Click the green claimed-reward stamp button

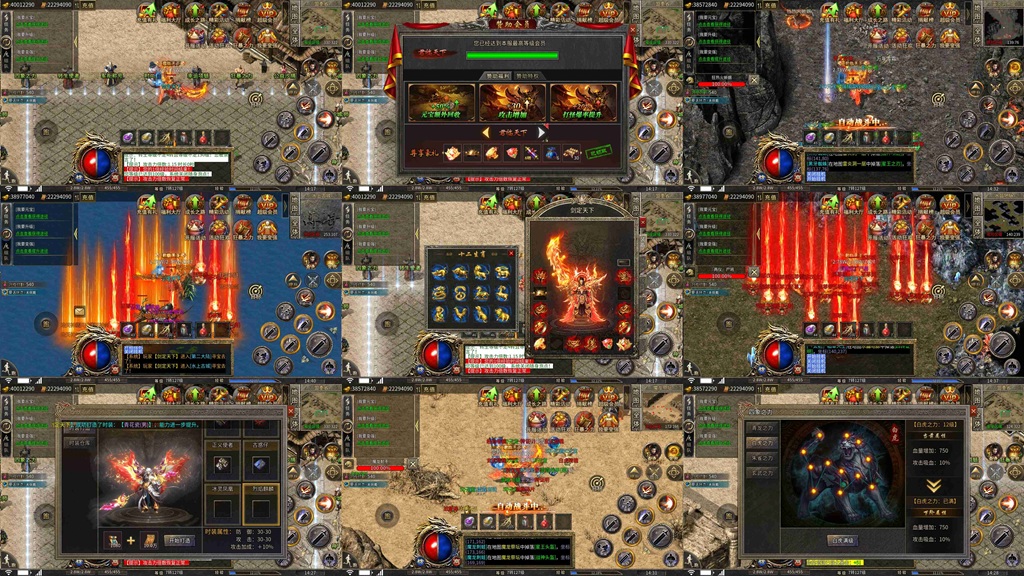click(598, 152)
